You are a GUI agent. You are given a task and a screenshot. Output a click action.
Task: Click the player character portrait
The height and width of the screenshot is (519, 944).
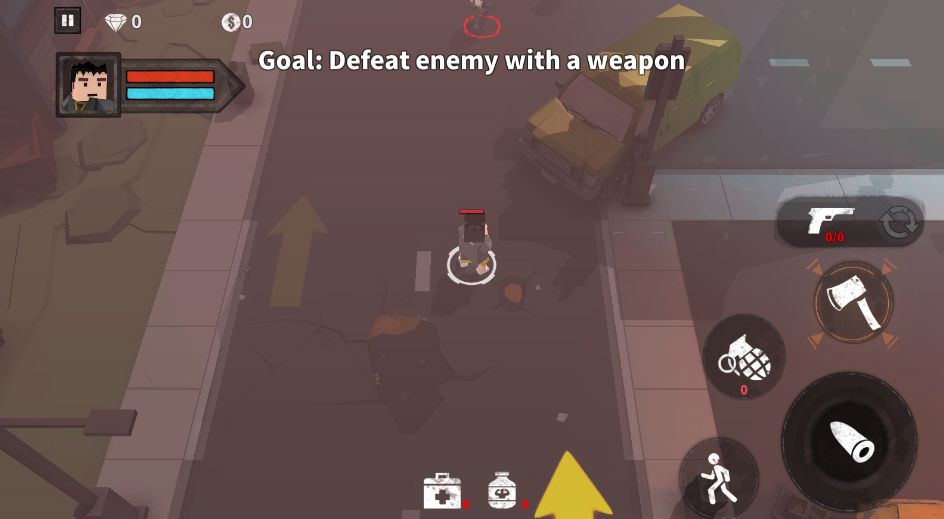point(89,85)
